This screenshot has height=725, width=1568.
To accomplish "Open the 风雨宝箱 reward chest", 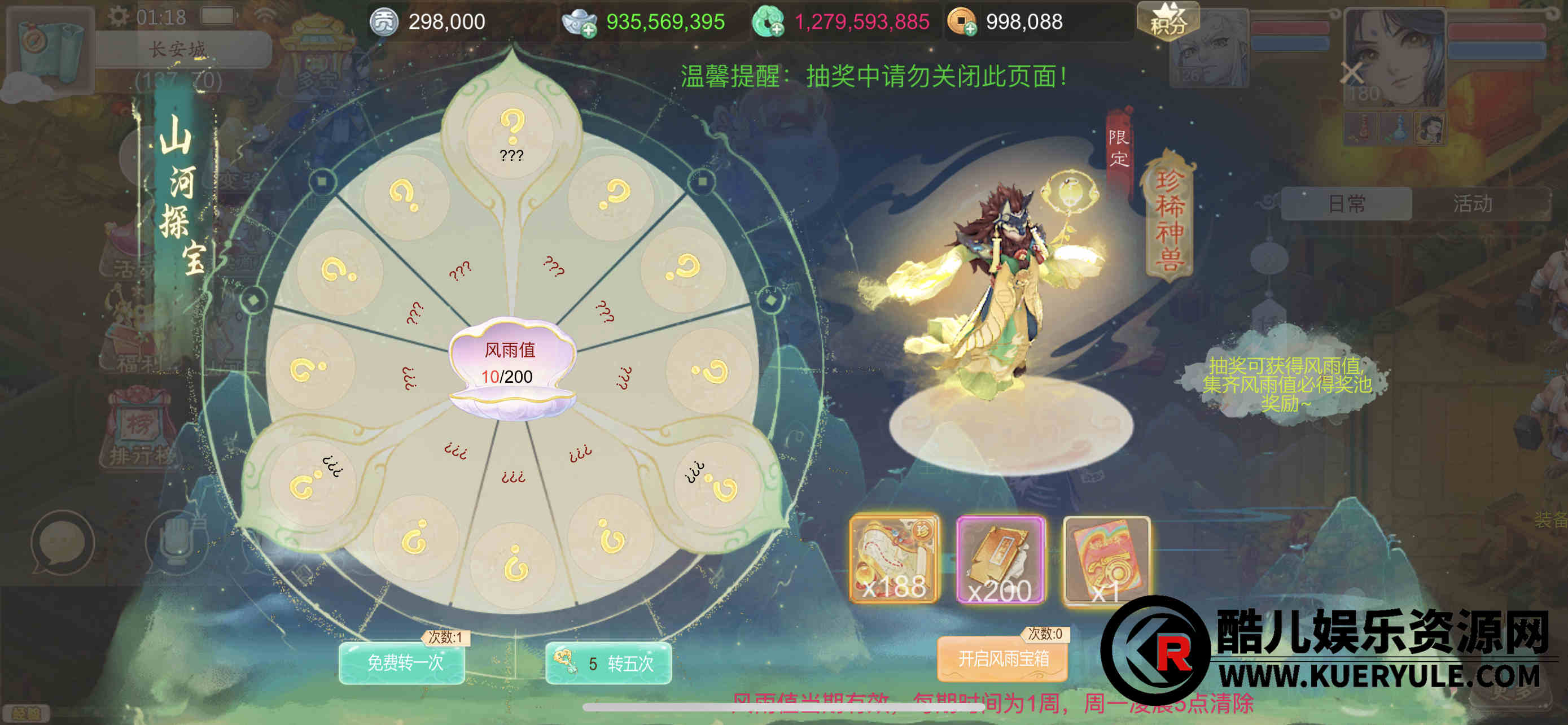I will pyautogui.click(x=1002, y=658).
